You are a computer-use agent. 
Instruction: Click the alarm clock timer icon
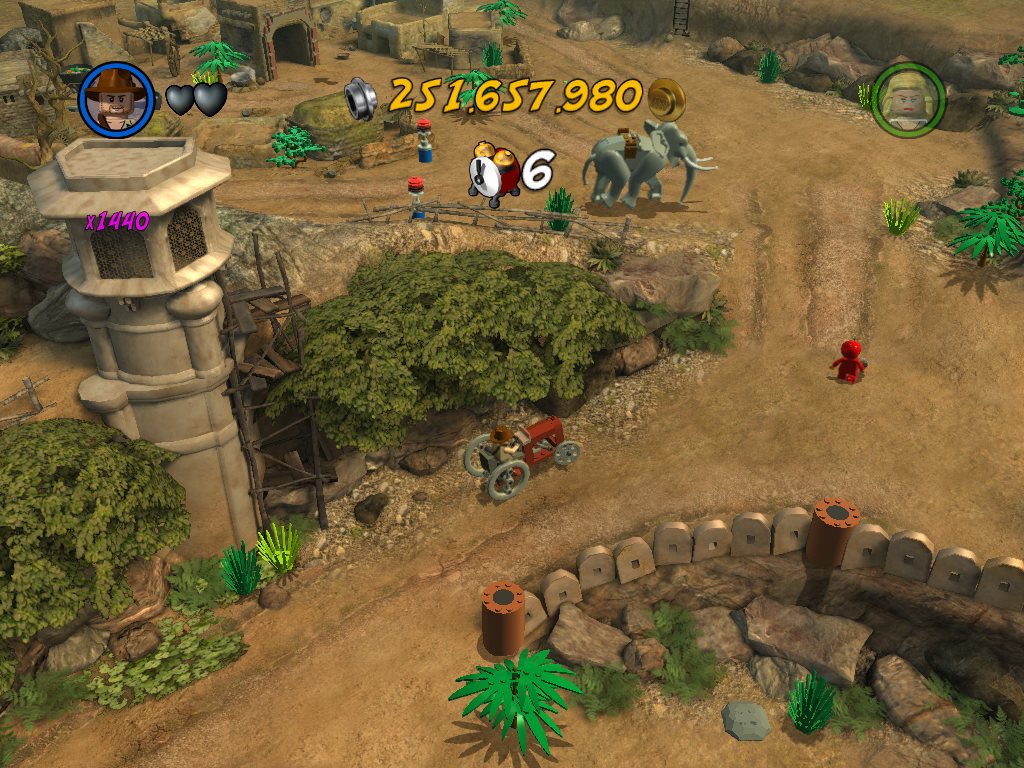(x=493, y=173)
